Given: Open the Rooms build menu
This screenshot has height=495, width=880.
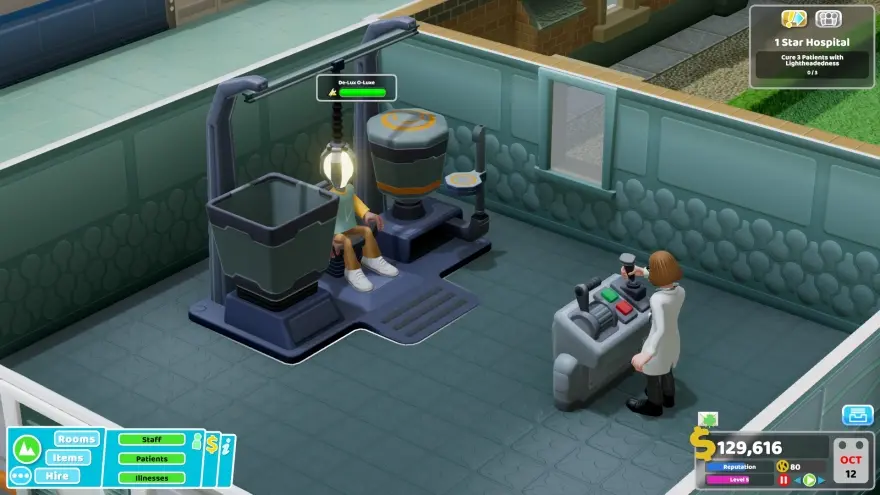Looking at the screenshot, I should [76, 439].
